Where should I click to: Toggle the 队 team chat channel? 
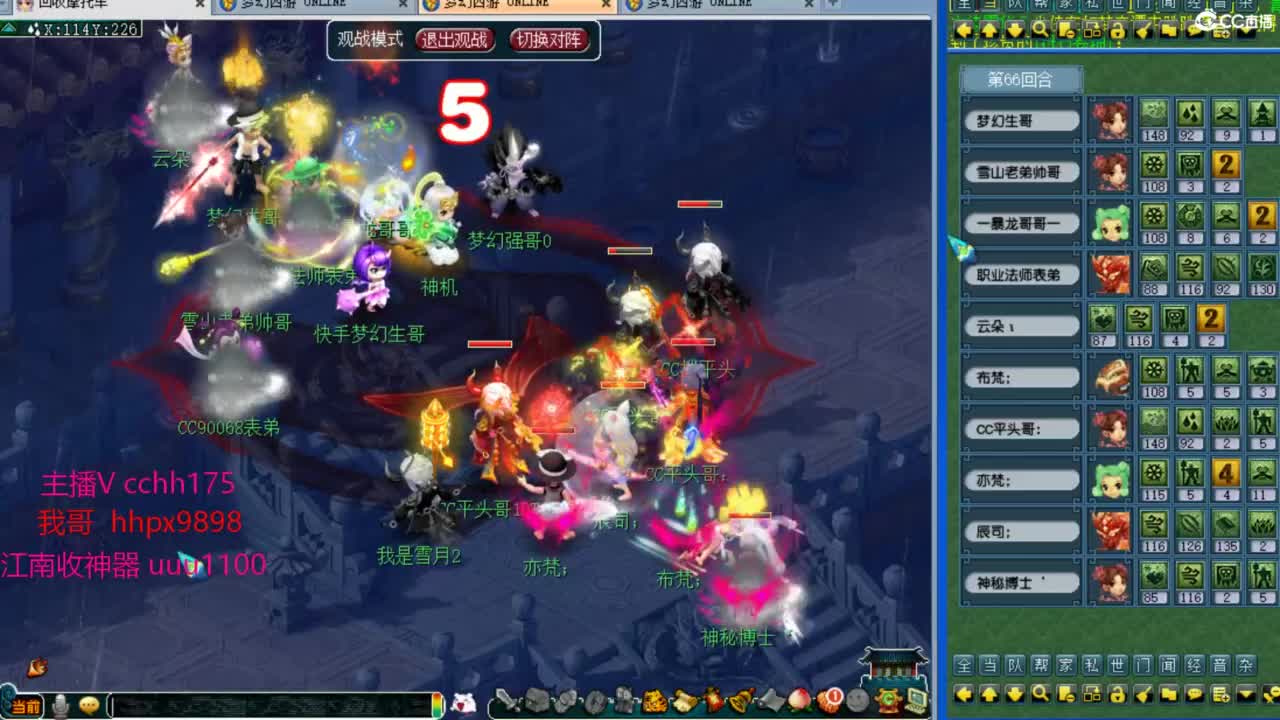coord(1014,665)
